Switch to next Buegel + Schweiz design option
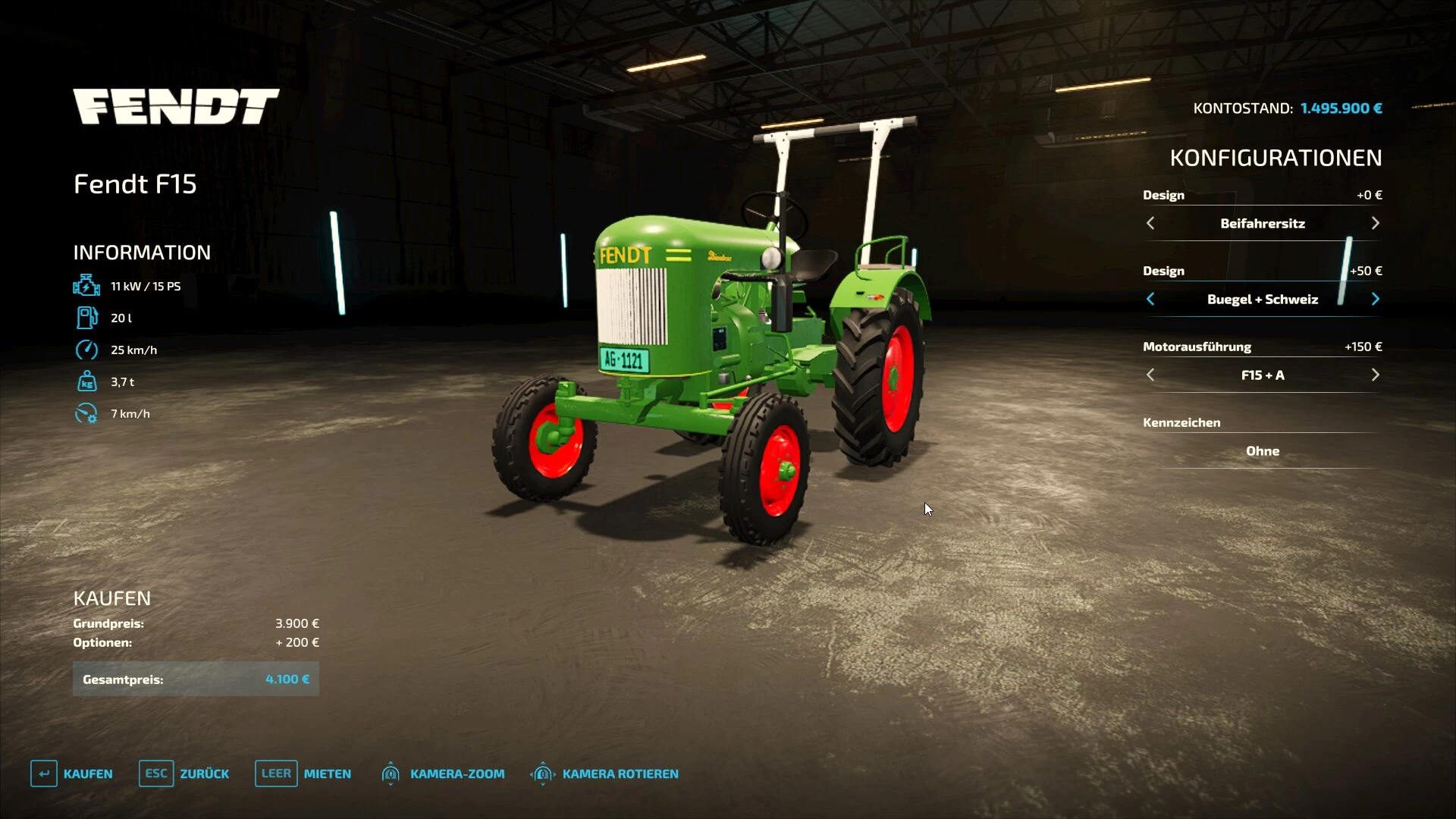This screenshot has height=819, width=1456. pos(1375,299)
